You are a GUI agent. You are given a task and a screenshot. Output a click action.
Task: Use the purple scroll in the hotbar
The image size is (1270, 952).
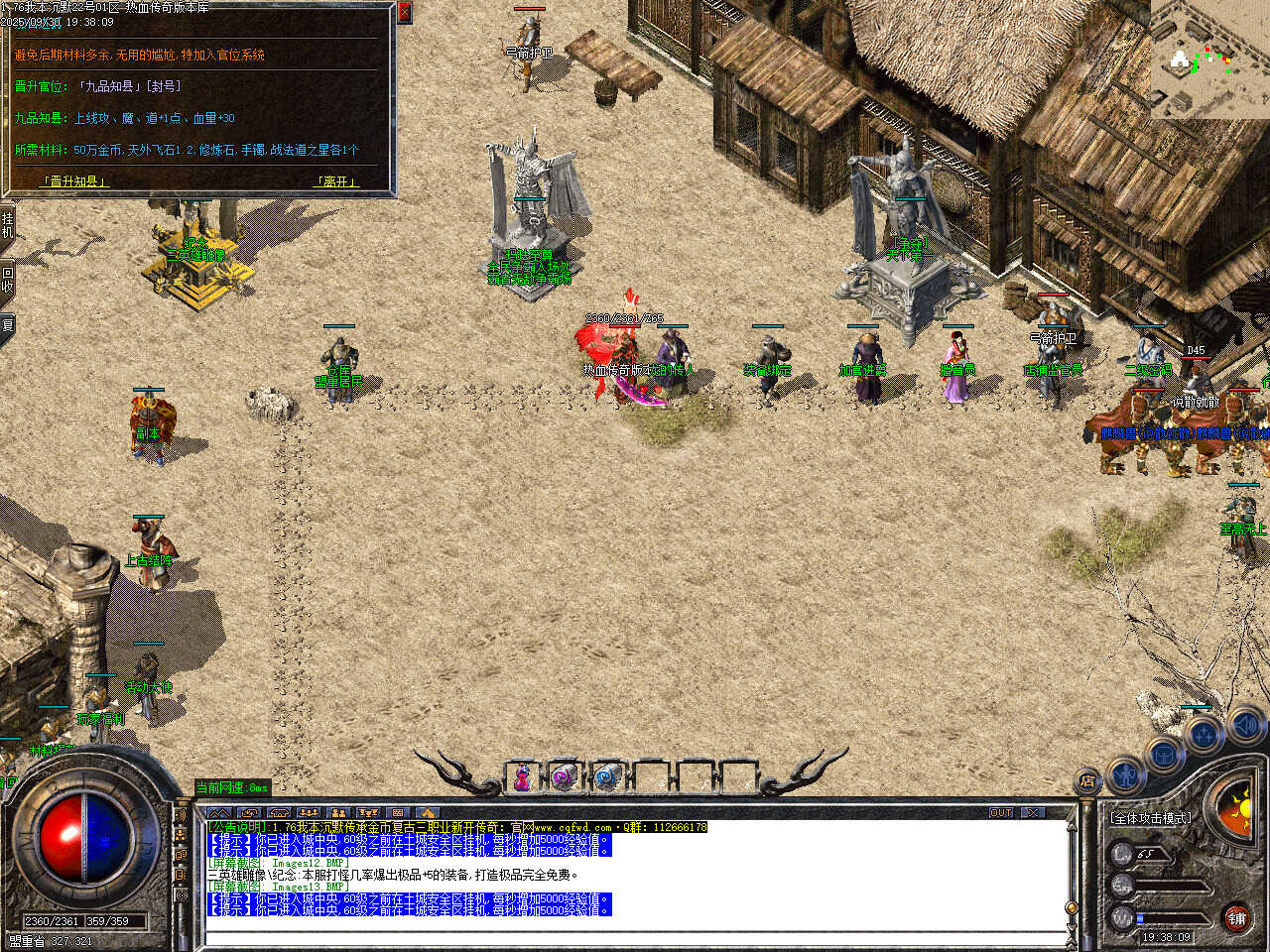click(x=565, y=778)
